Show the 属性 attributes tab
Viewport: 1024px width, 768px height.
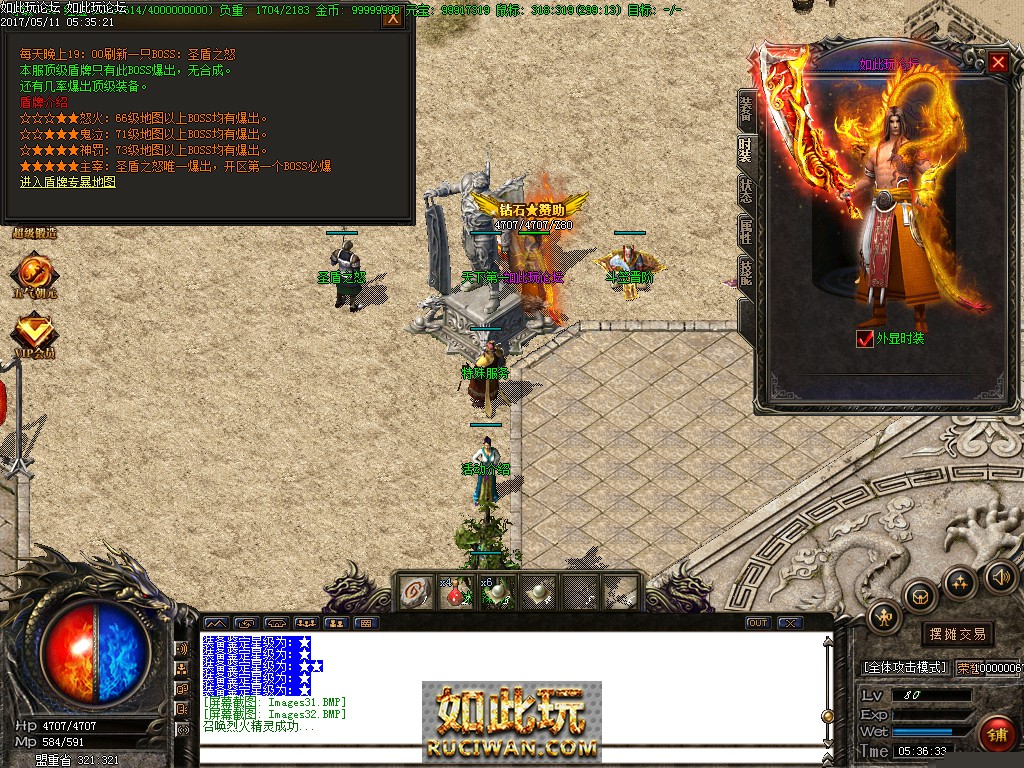(x=745, y=232)
